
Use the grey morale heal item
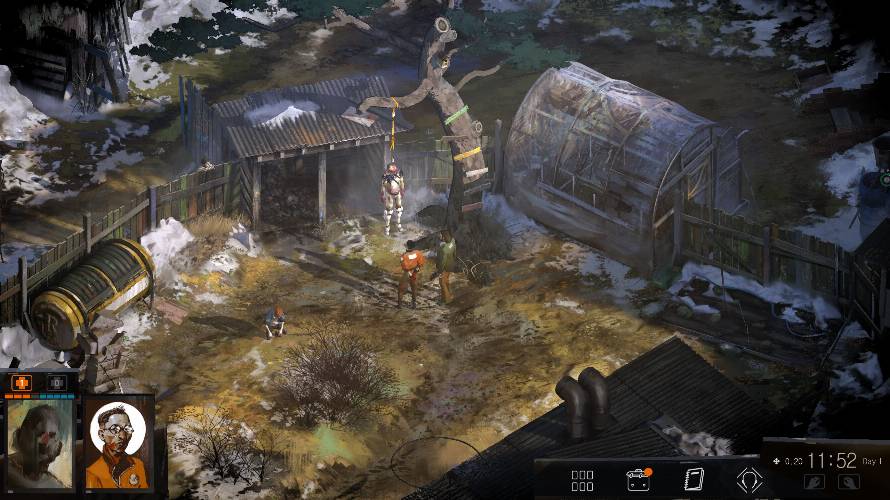[57, 382]
